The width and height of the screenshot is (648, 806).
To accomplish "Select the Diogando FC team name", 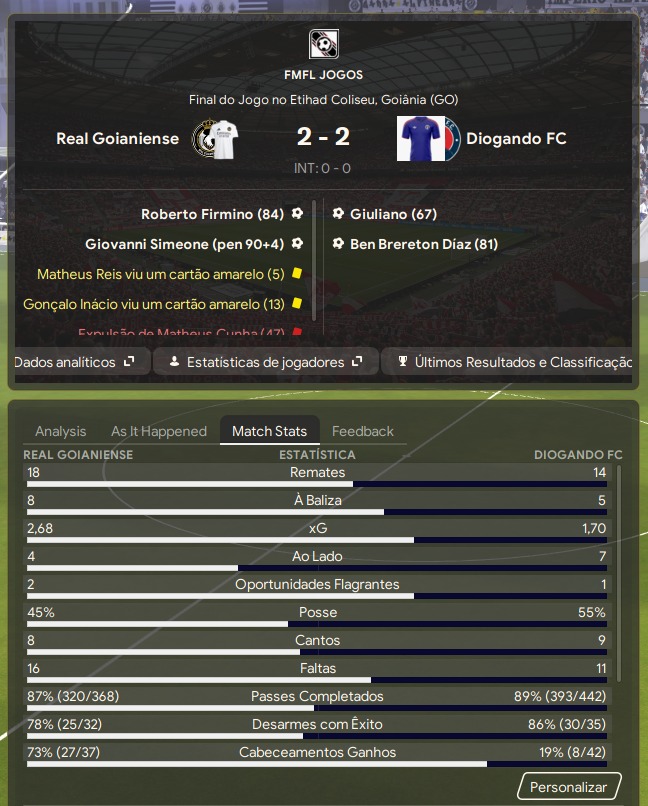I will 516,139.
